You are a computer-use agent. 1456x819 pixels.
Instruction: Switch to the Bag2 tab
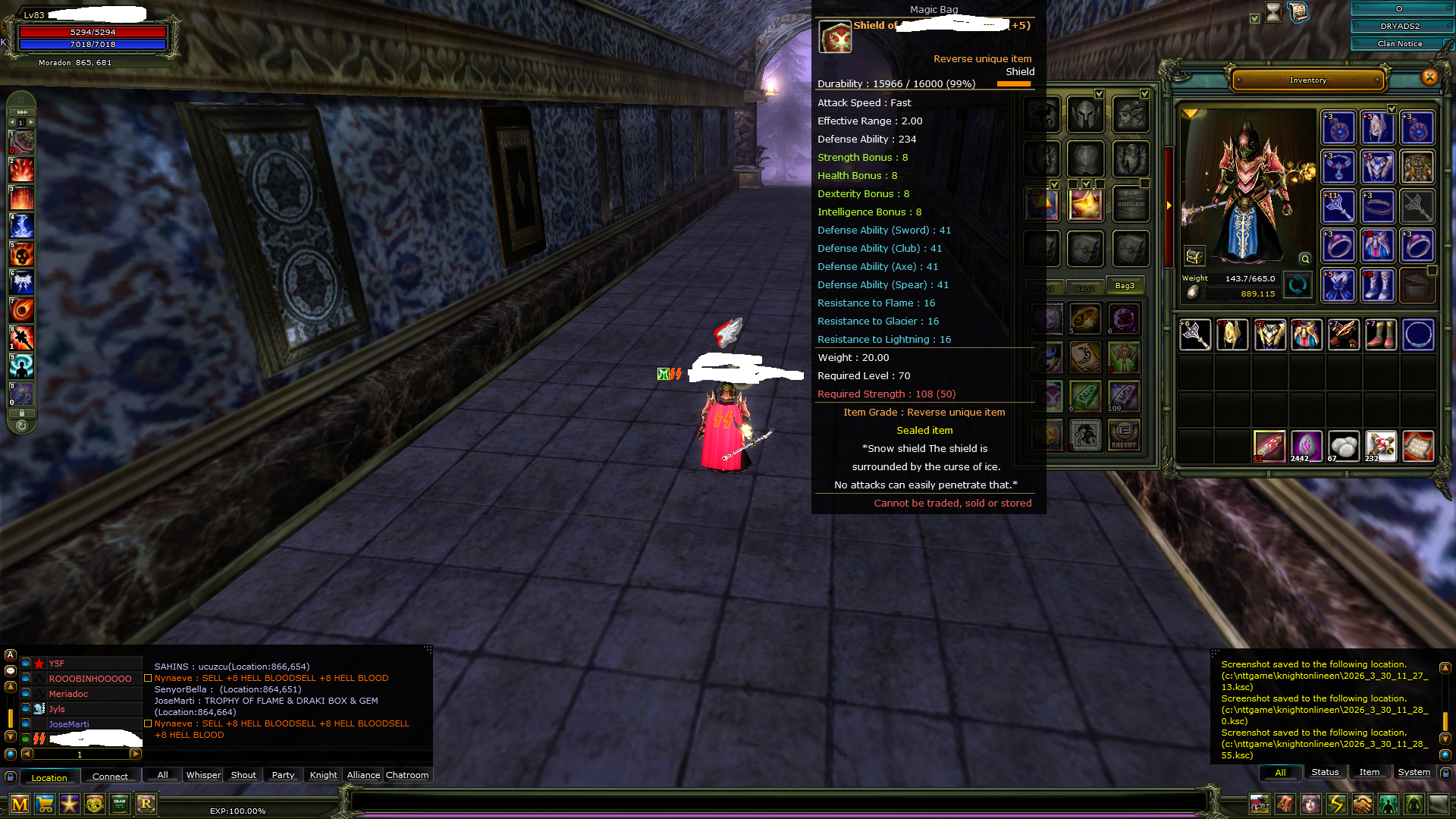1086,288
